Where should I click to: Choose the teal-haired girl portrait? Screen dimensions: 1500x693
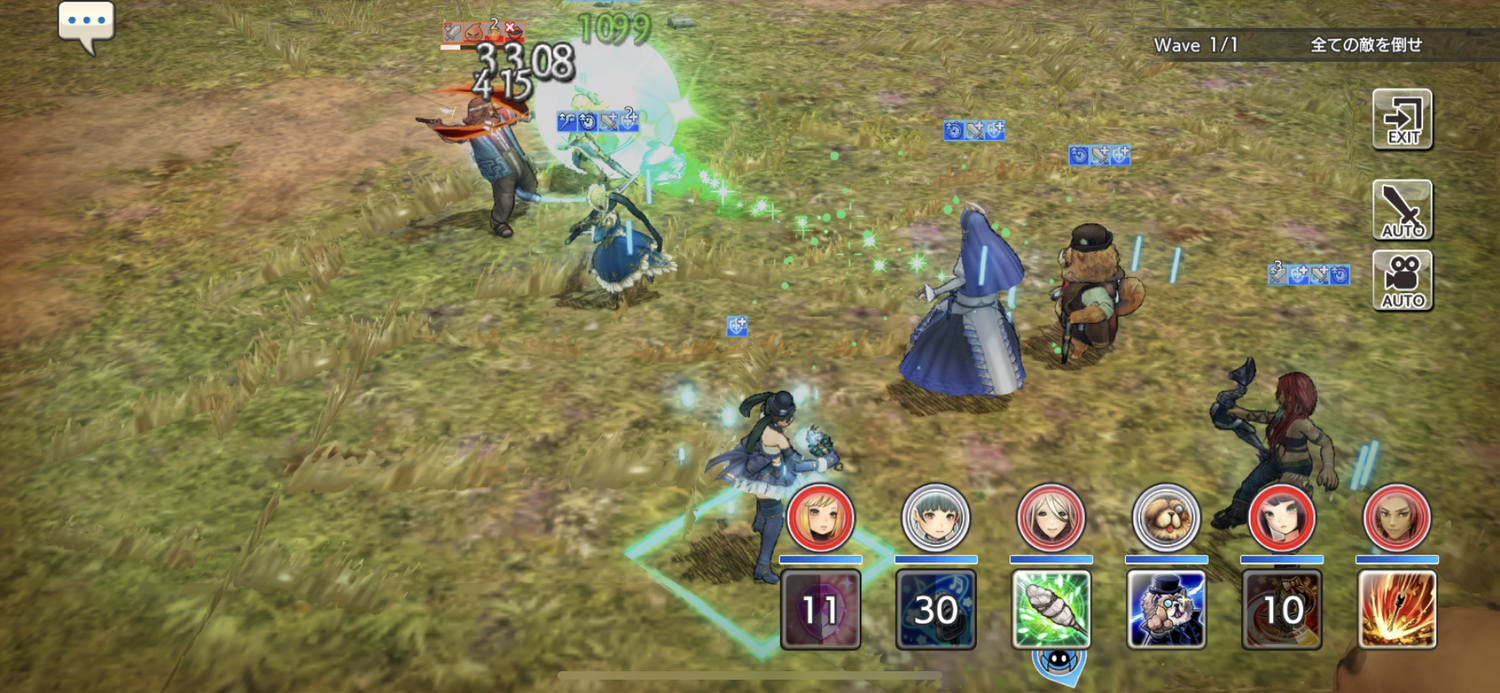click(x=936, y=518)
